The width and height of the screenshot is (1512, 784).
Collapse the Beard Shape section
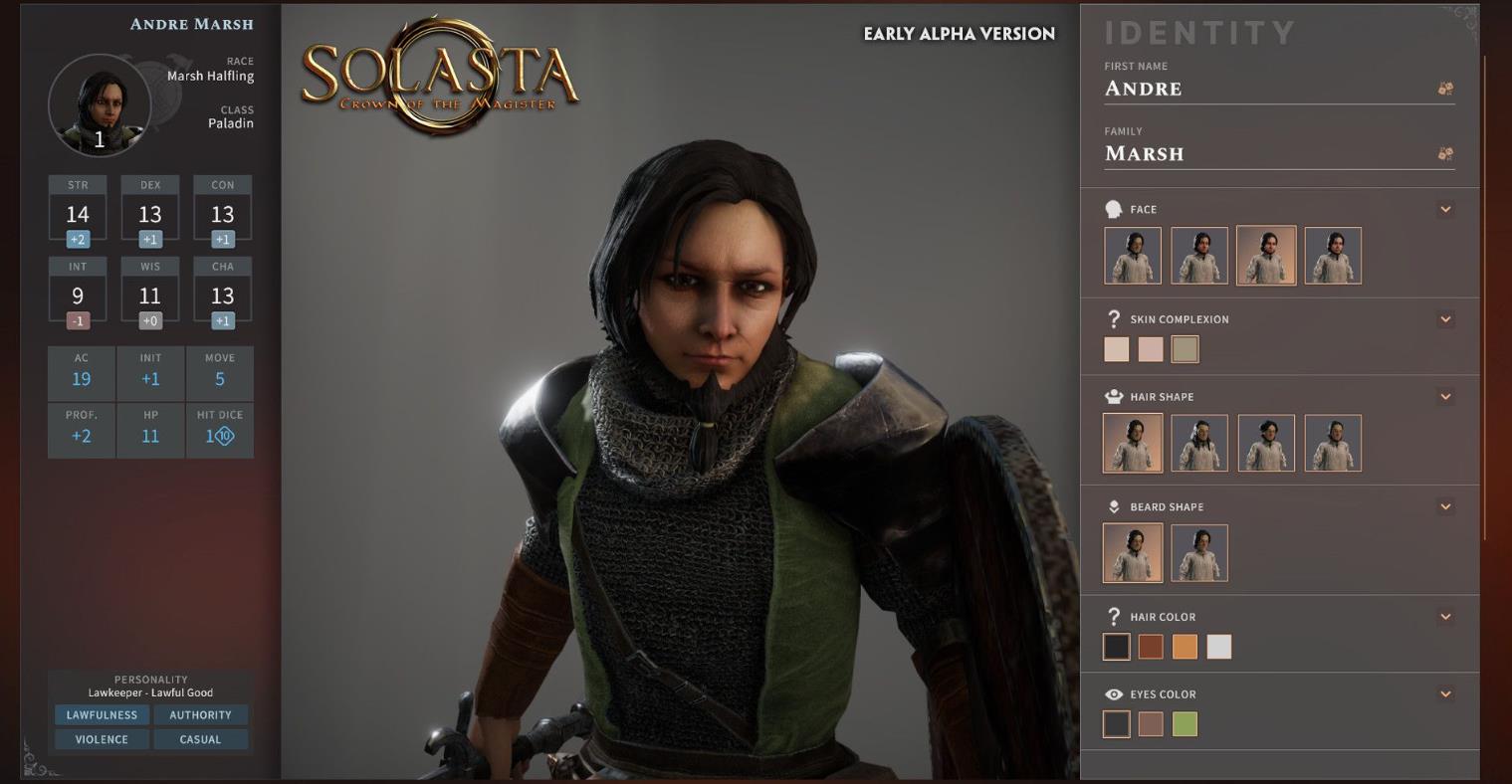(x=1445, y=505)
